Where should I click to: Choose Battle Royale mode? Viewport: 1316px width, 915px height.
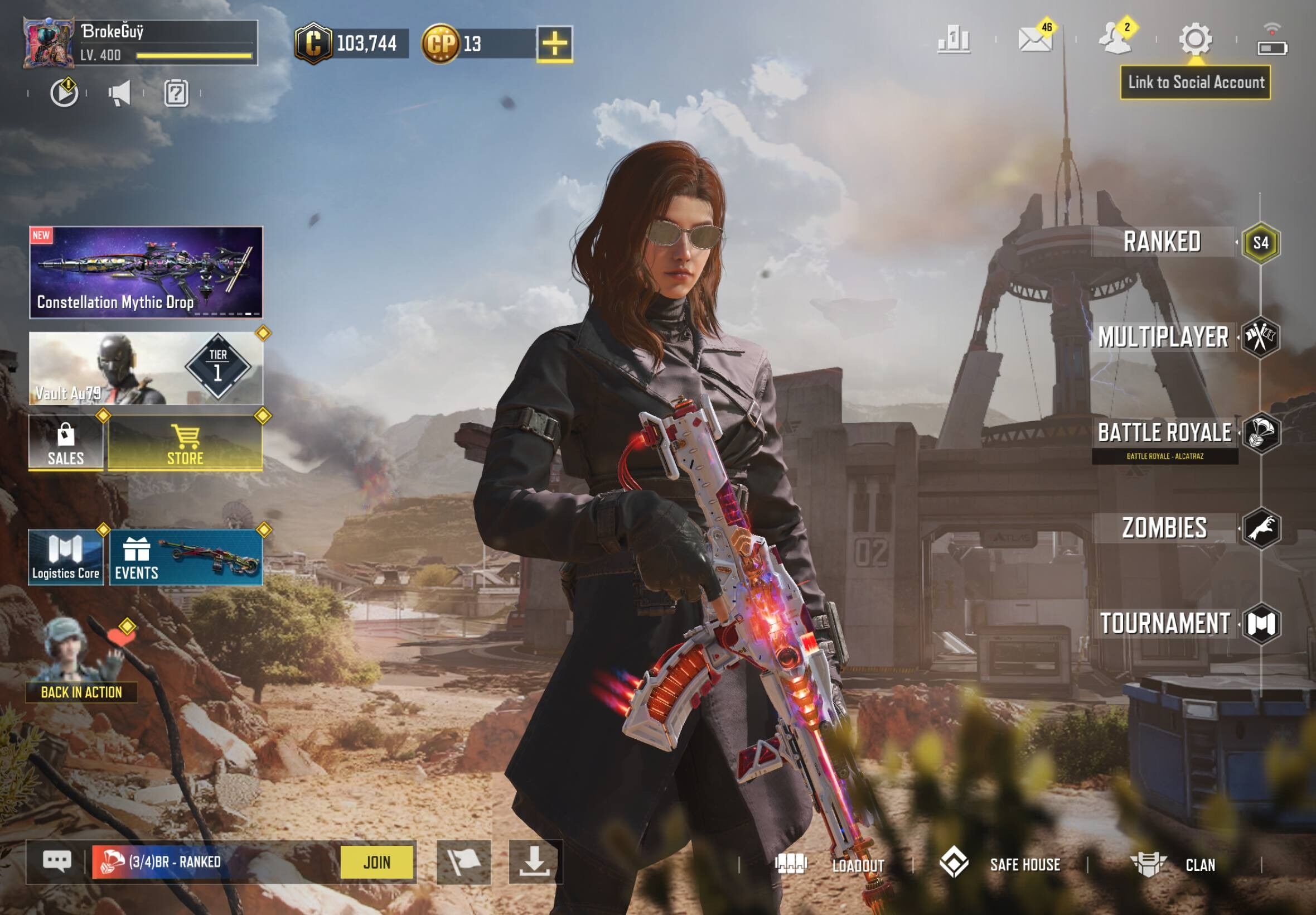click(x=1164, y=433)
